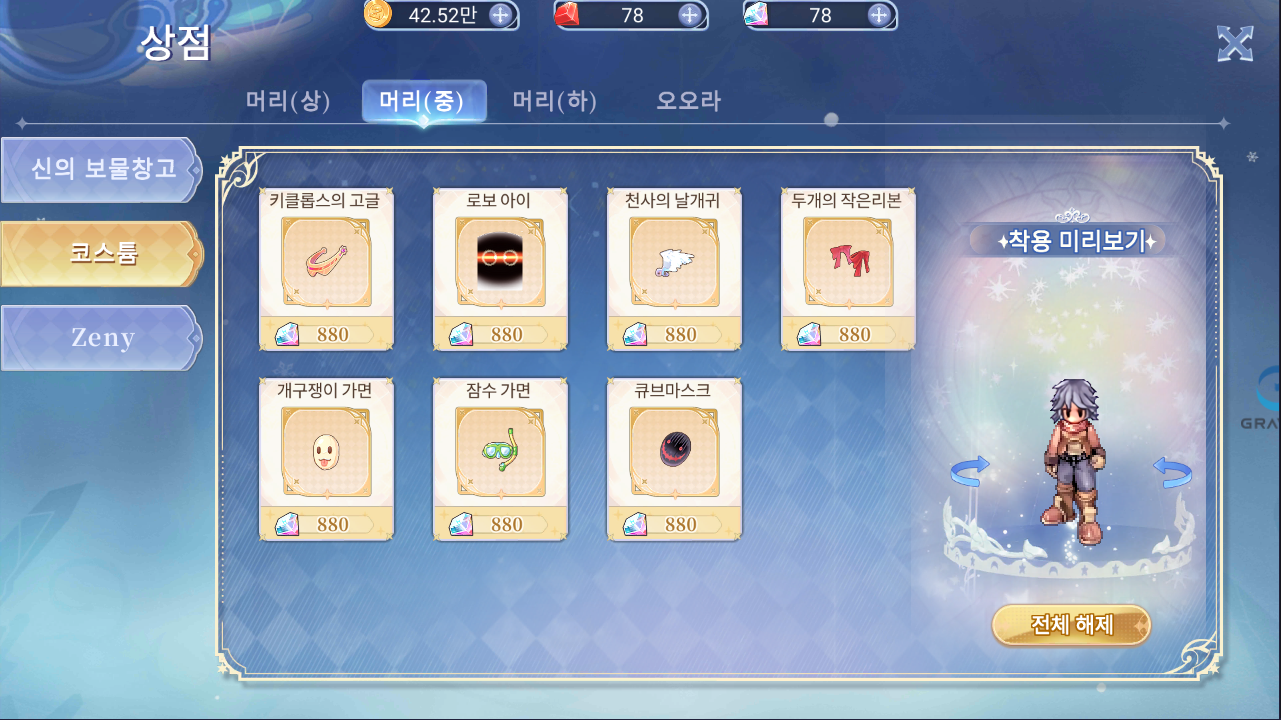
Task: Pick the 로보 아이 costume item
Action: pyautogui.click(x=500, y=268)
